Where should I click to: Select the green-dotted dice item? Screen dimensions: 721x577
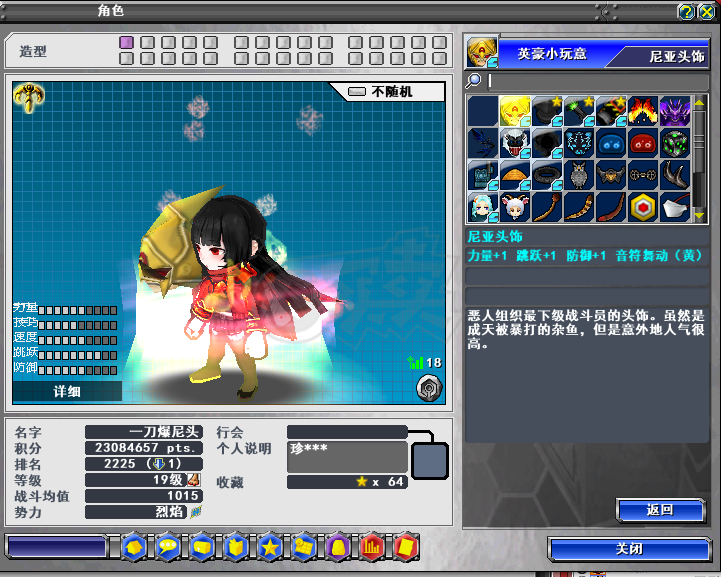[675, 143]
